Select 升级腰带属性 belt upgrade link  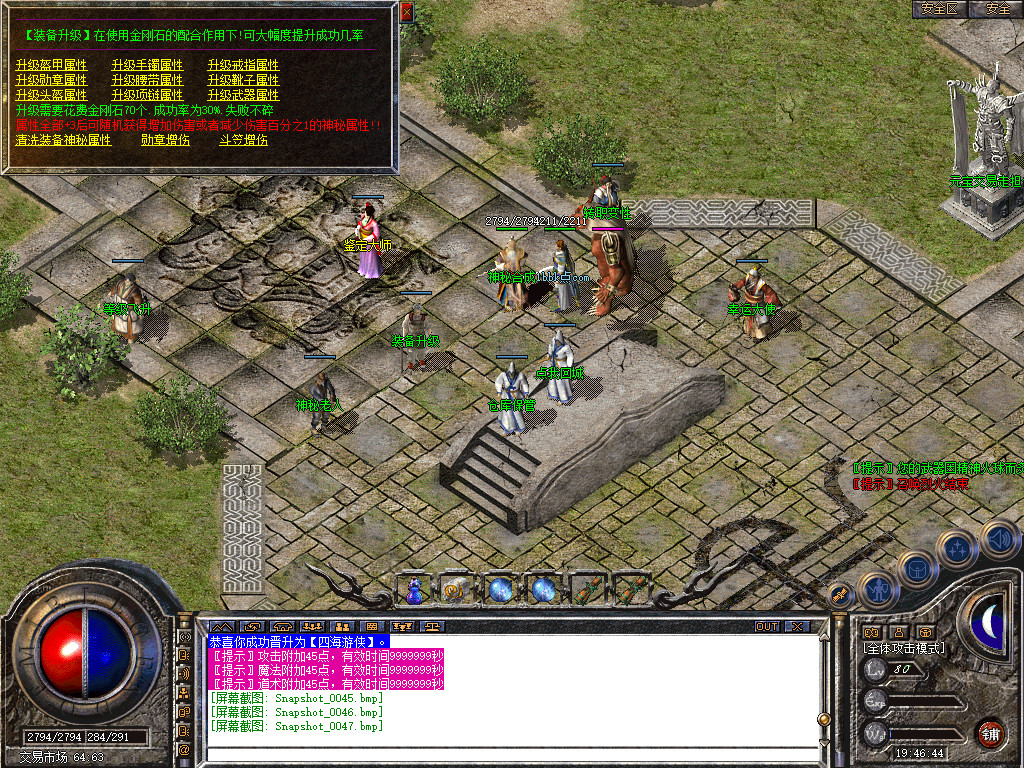(x=147, y=80)
